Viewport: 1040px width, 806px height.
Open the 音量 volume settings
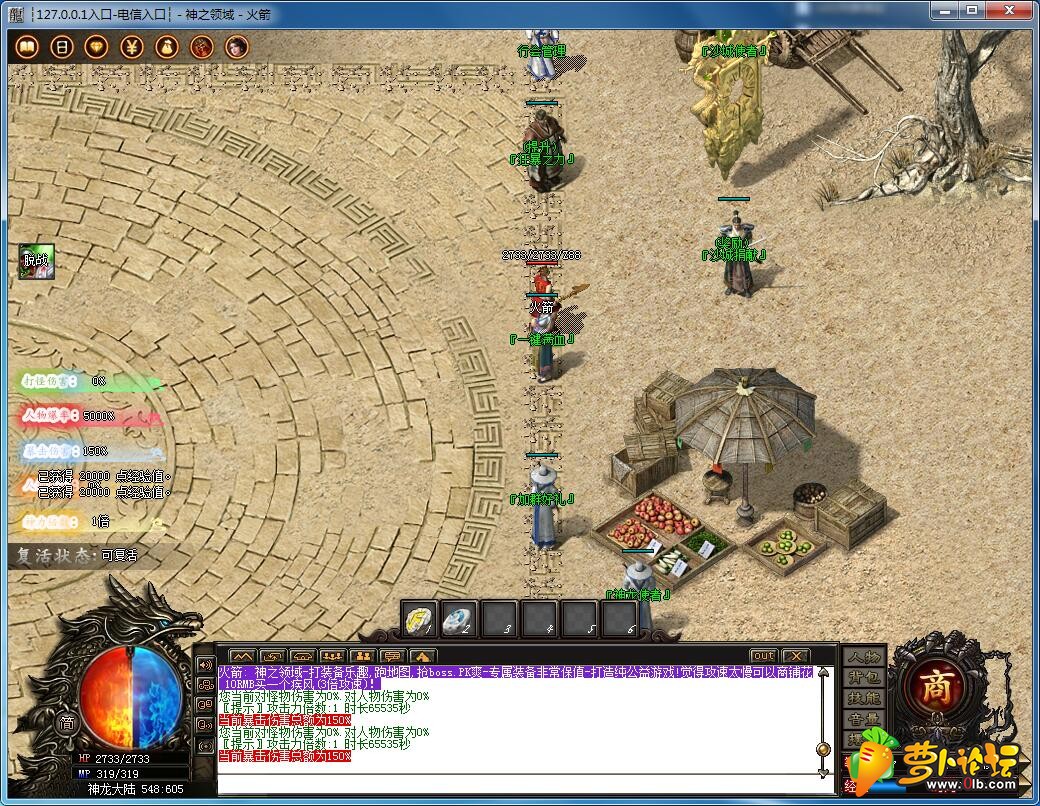coord(863,718)
